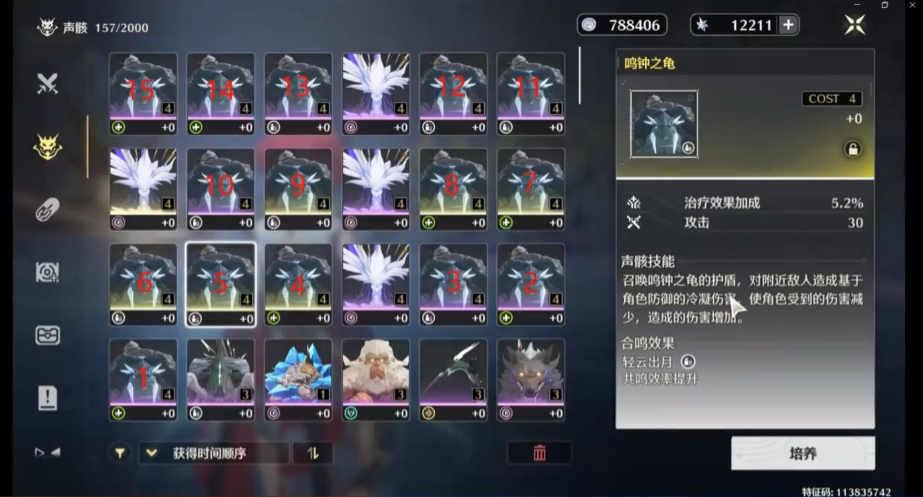Open the red trash can discard mode
This screenshot has width=923, height=497.
click(x=539, y=453)
